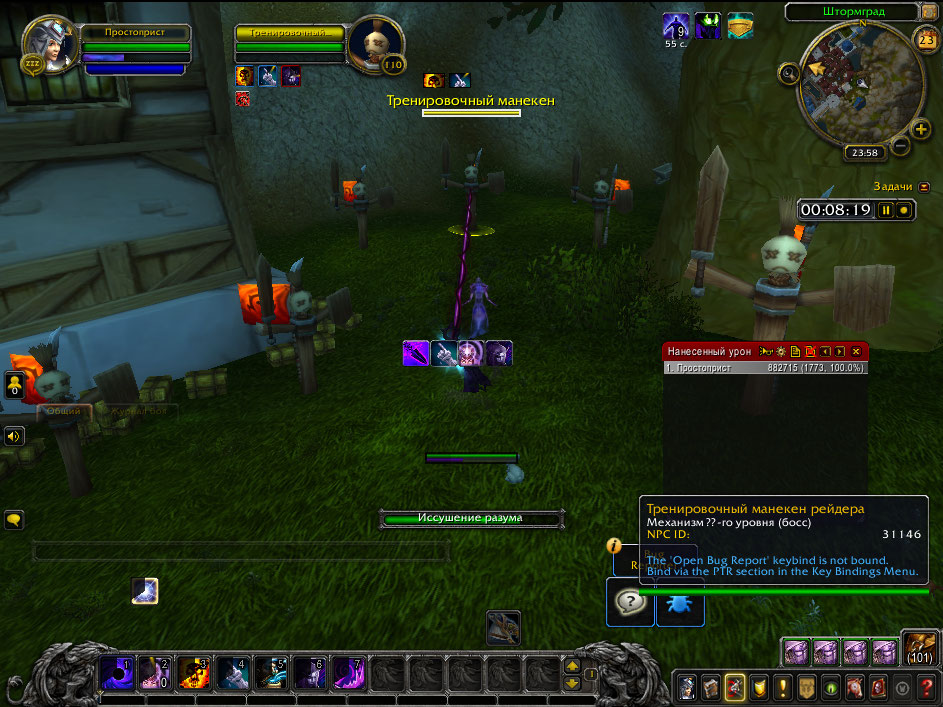Collapse the Задачи objectives tracker
The width and height of the screenshot is (943, 707).
point(923,186)
